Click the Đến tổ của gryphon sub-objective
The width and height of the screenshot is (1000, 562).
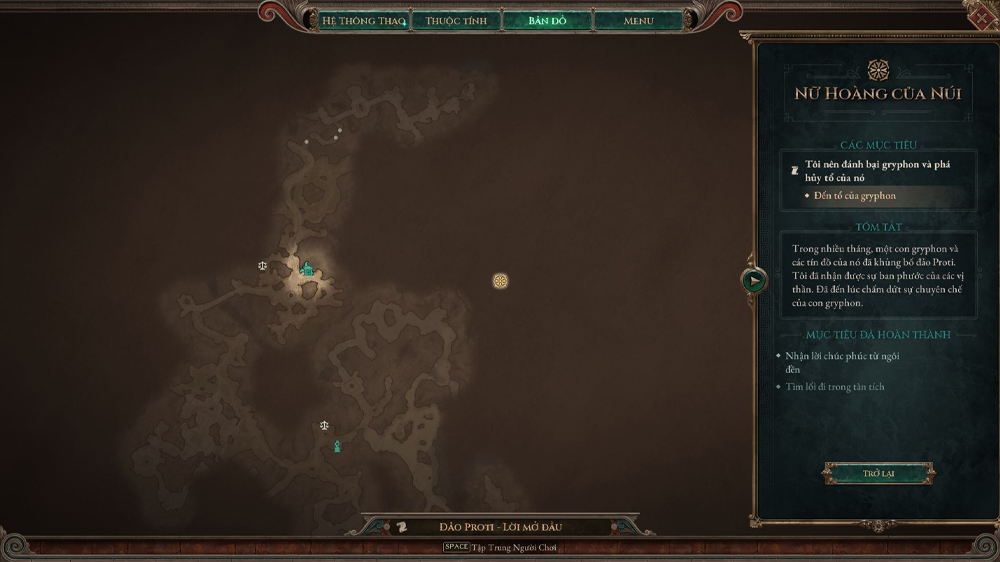click(x=854, y=196)
